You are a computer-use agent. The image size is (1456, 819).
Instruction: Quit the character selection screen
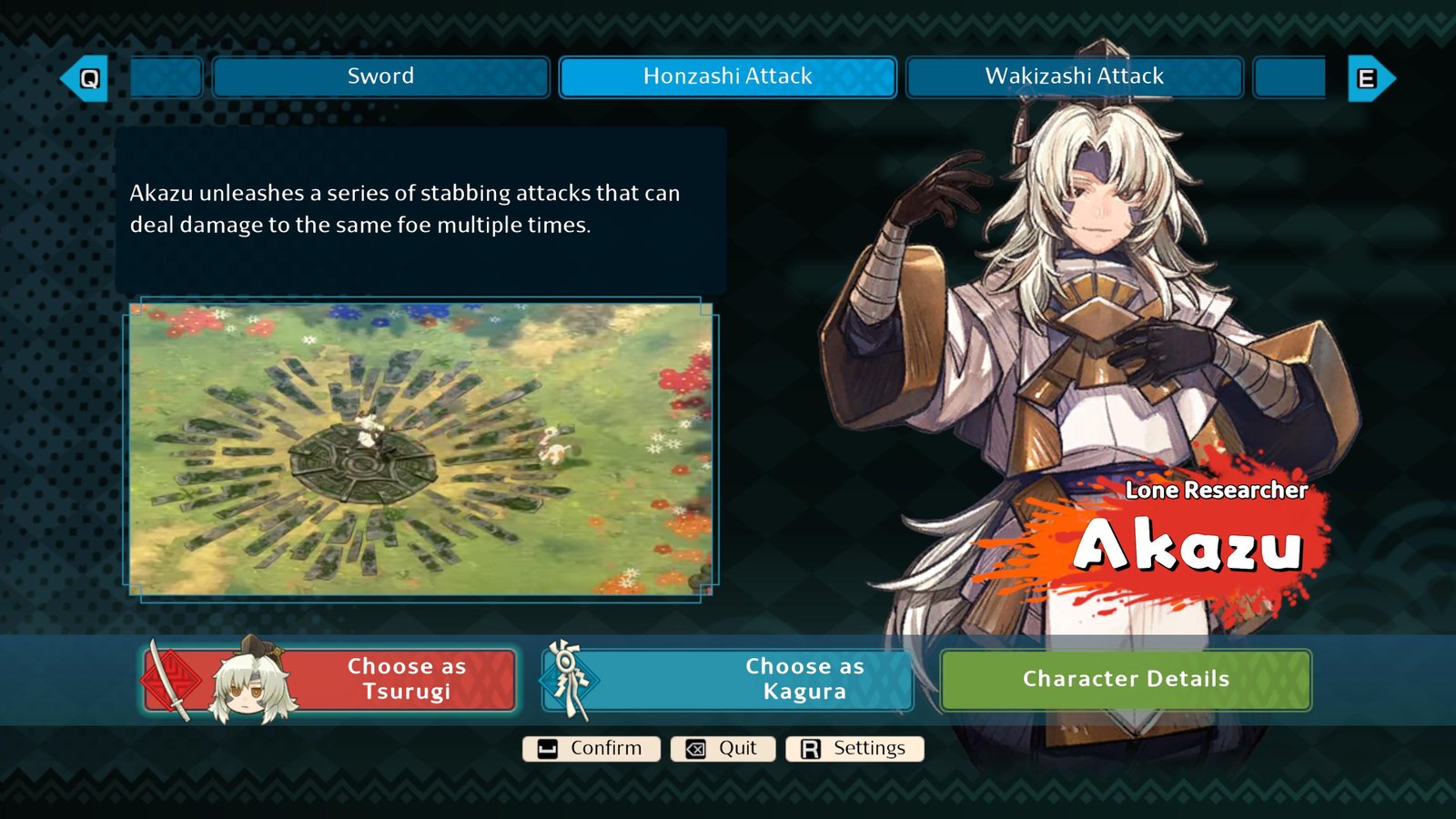(x=723, y=749)
